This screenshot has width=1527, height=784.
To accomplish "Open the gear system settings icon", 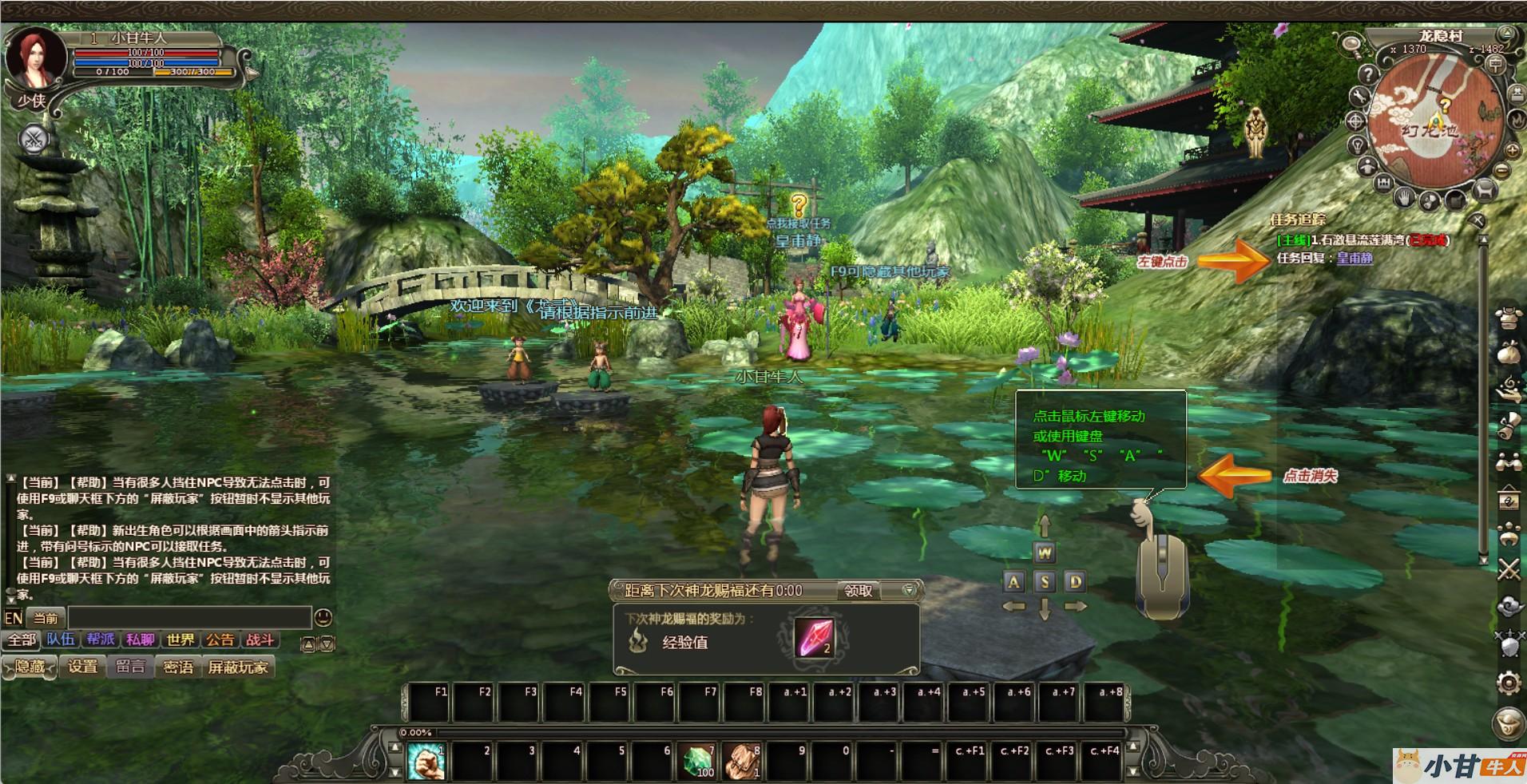I will (1508, 683).
